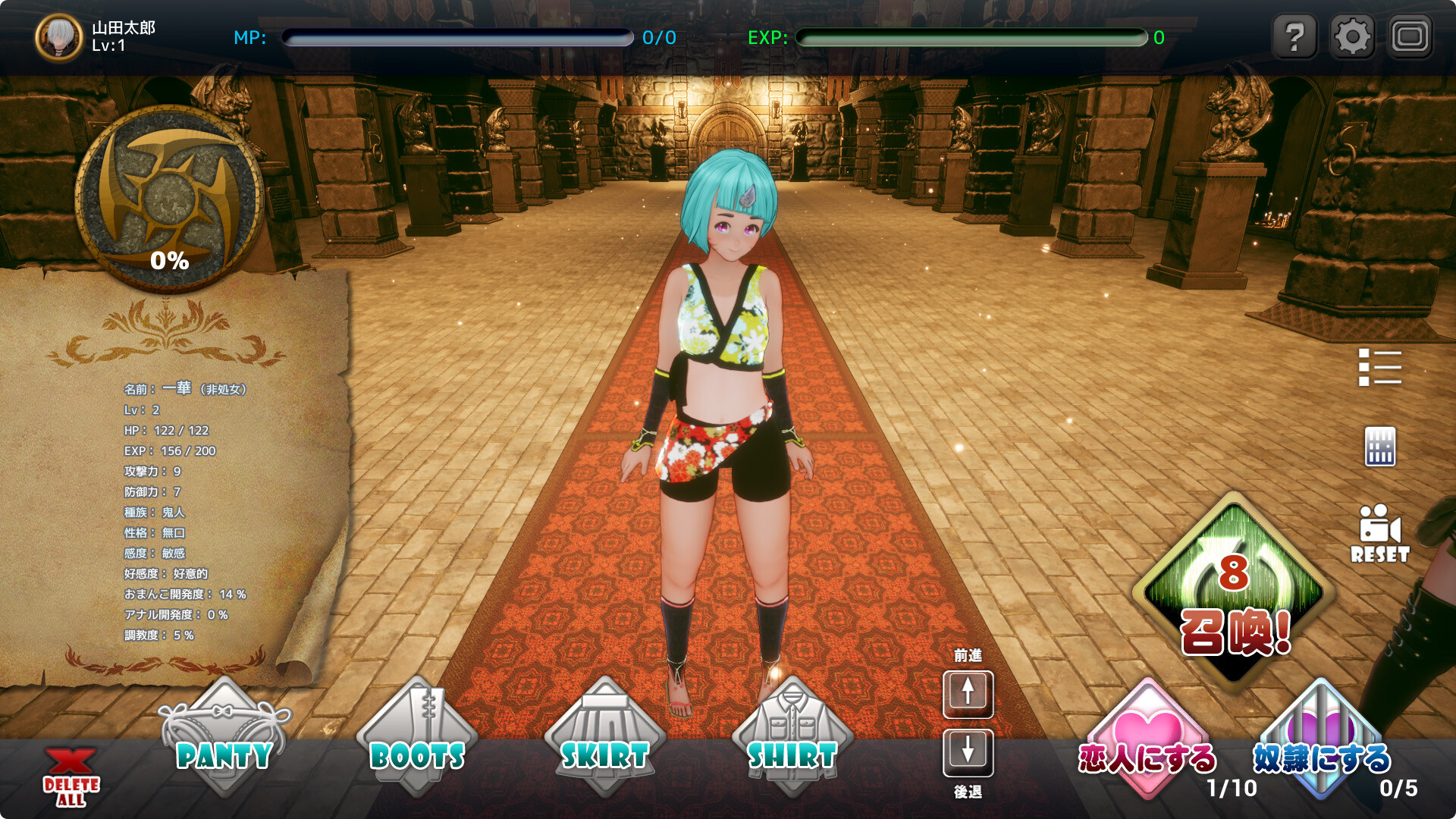Screen dimensions: 1456x819
Task: Toggle the SHIRT clothing button
Action: click(792, 740)
